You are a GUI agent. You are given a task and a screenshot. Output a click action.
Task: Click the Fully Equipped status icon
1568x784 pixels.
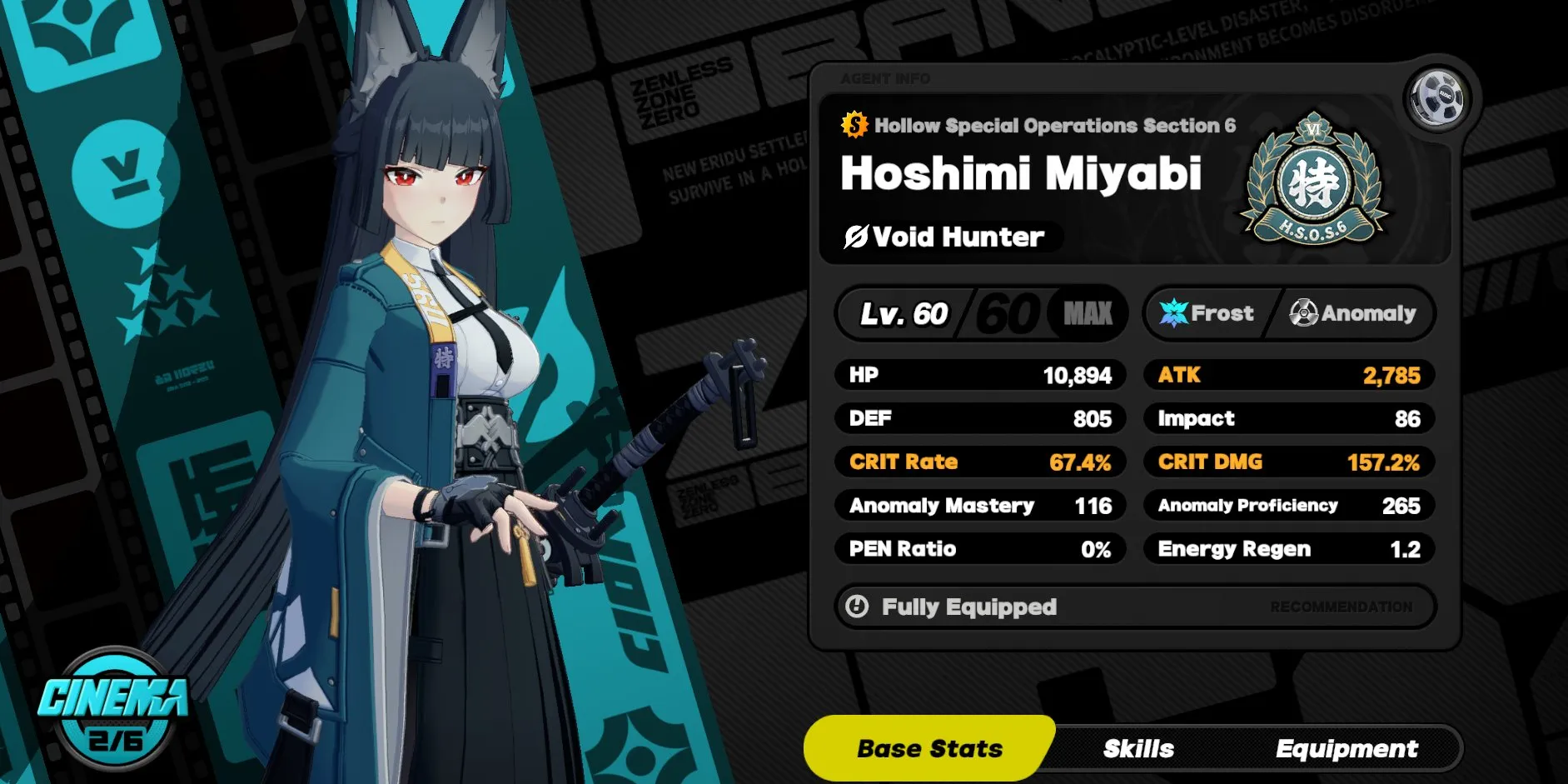pos(859,607)
